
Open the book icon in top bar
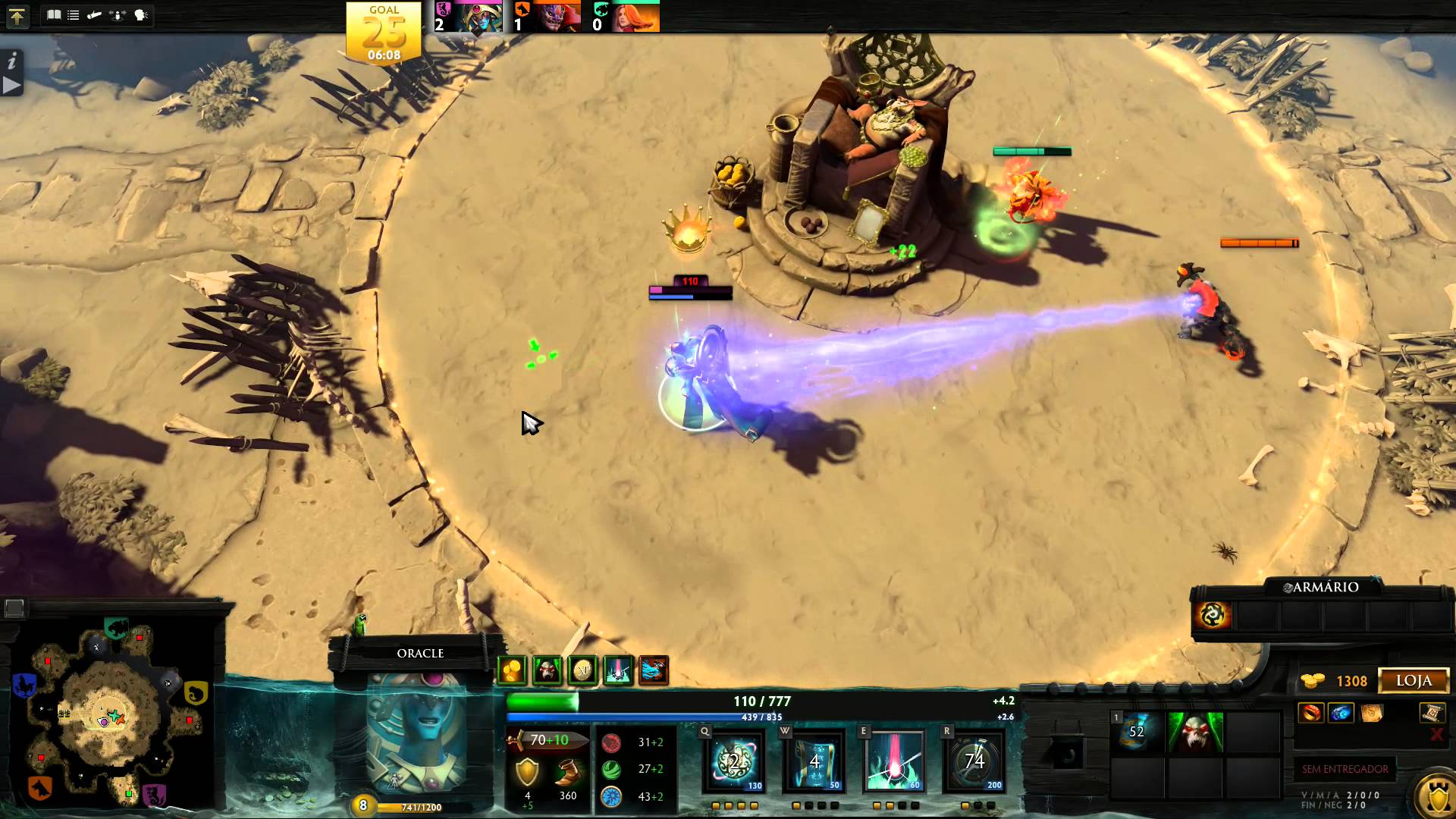pyautogui.click(x=54, y=15)
